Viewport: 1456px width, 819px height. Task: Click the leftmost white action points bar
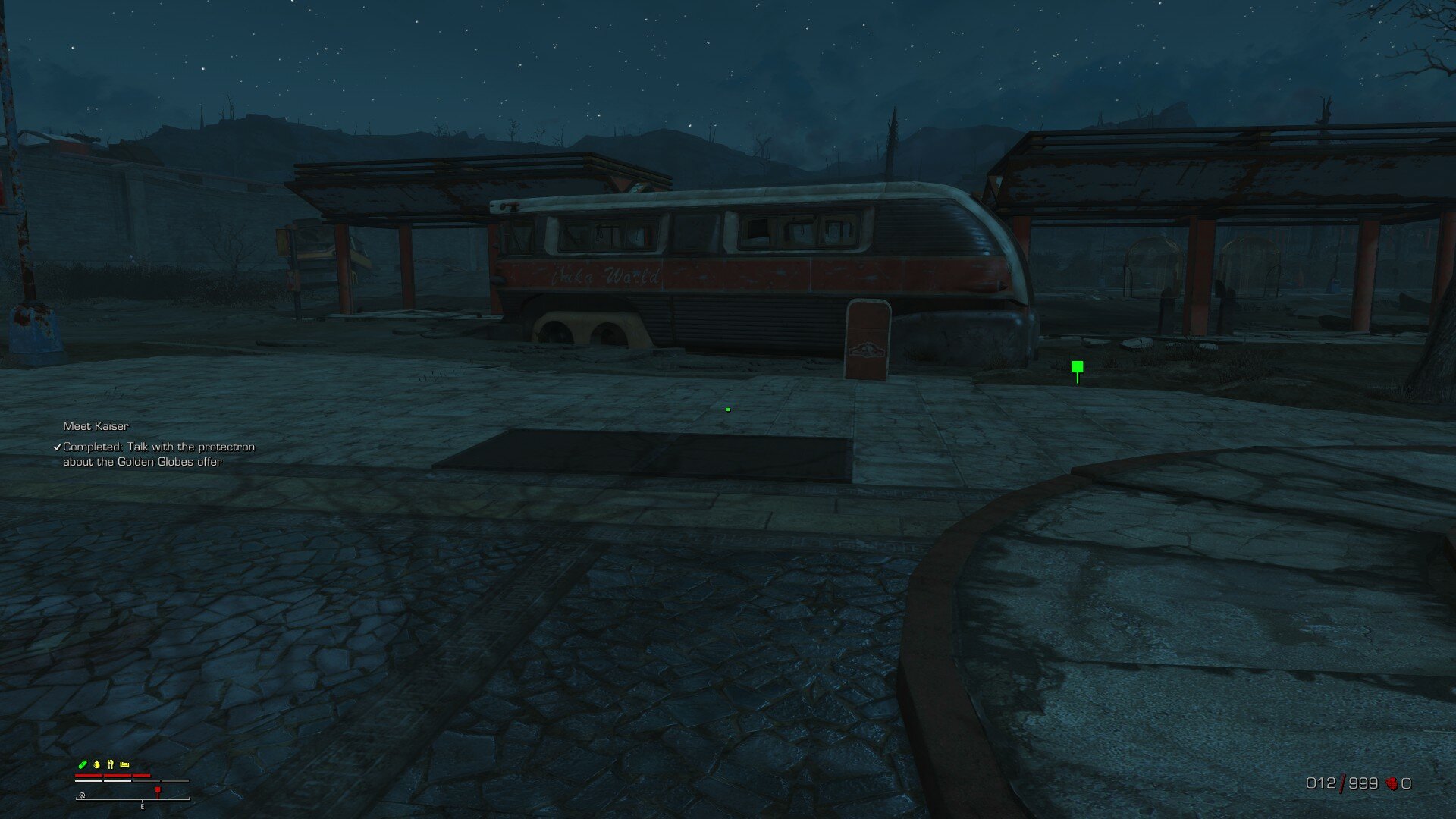click(x=88, y=780)
